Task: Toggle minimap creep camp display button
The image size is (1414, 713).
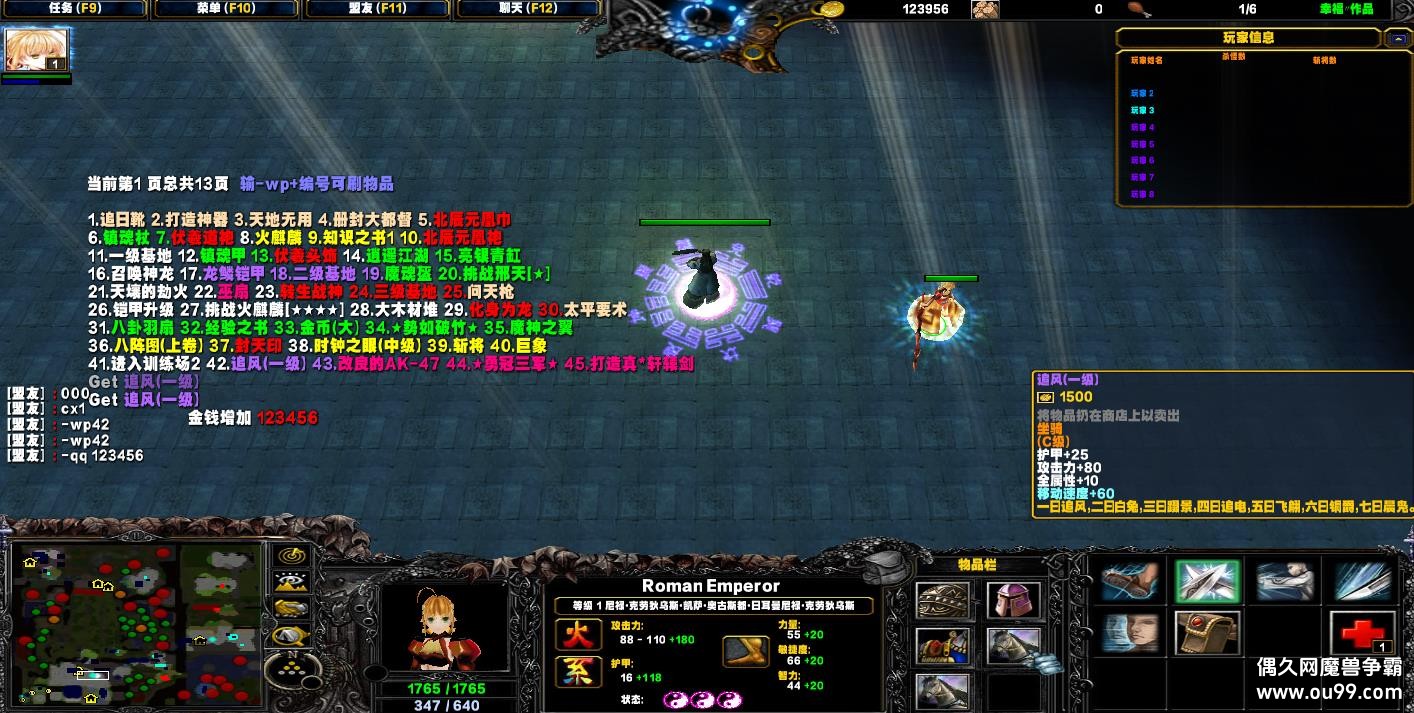Action: click(290, 634)
